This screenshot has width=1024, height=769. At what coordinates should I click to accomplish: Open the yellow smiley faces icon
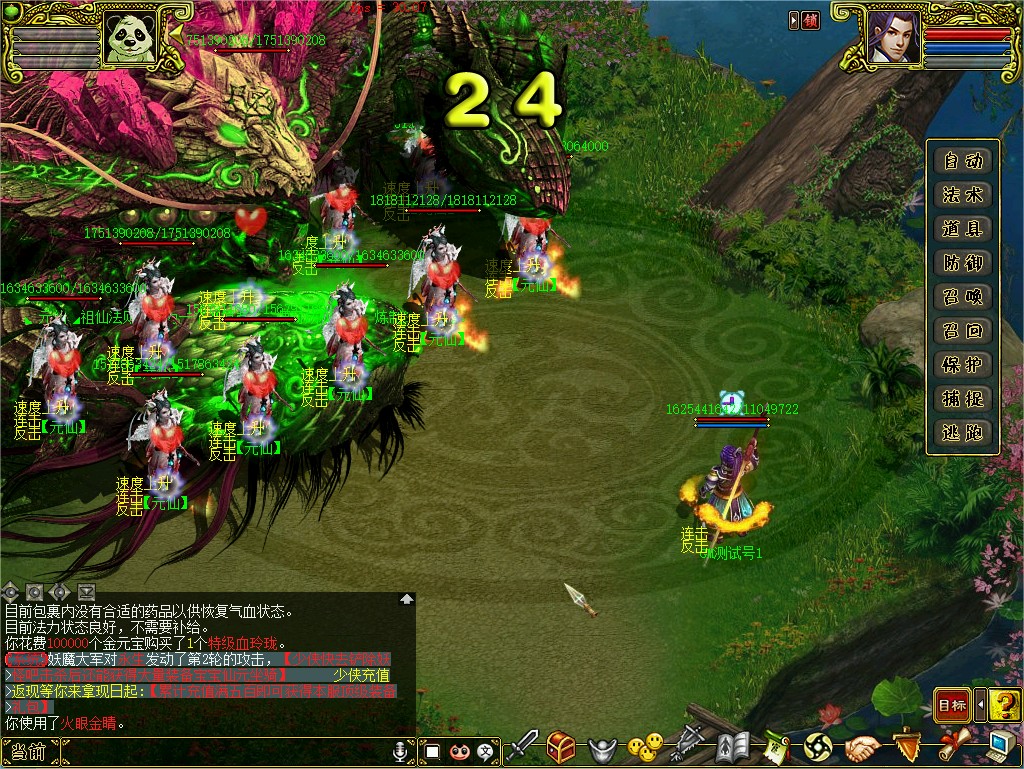[x=645, y=747]
